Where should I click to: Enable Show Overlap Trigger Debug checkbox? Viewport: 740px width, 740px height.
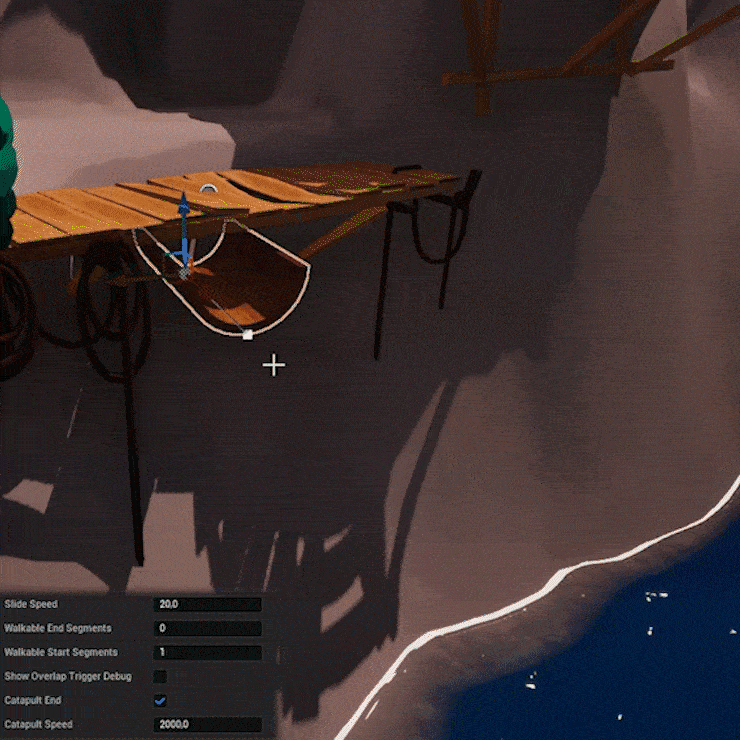tap(160, 677)
